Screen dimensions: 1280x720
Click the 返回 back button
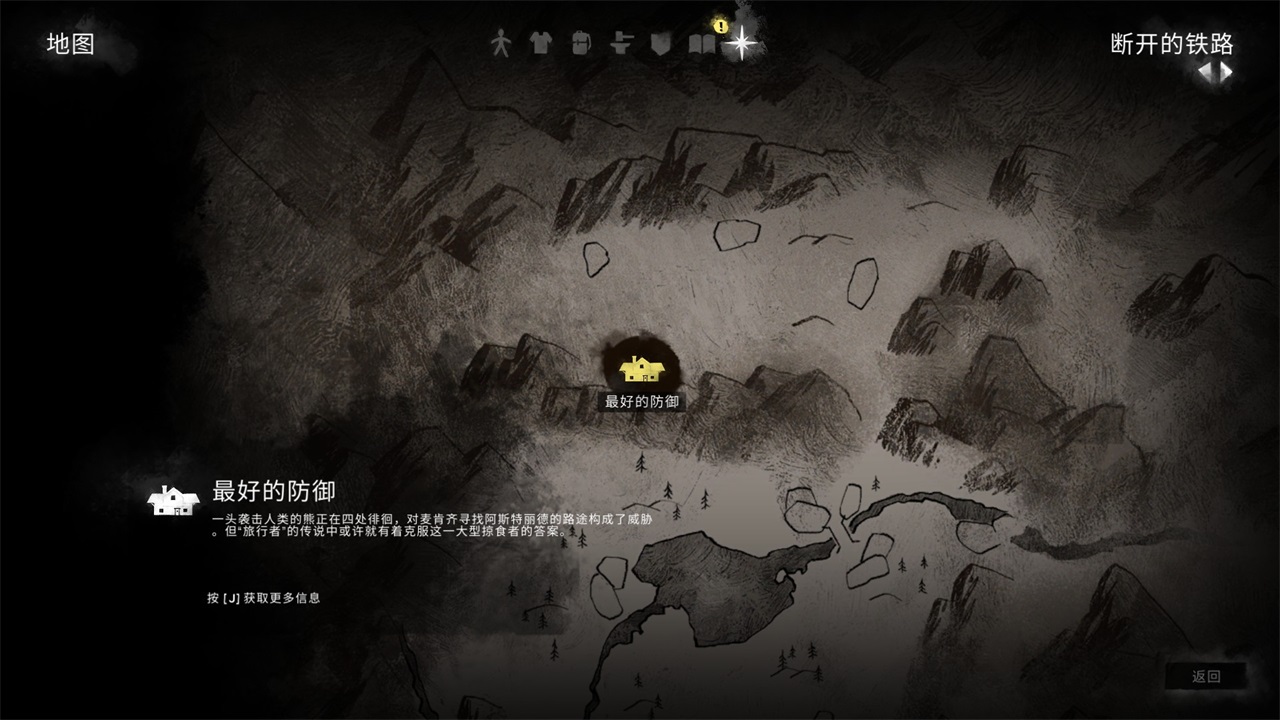(x=1206, y=676)
